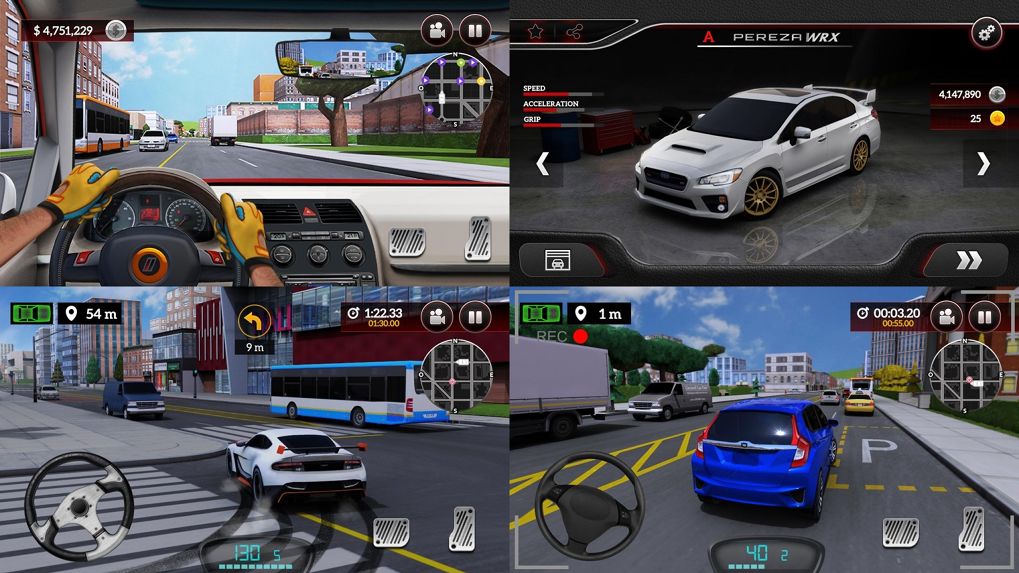
Task: Browse to the next car with the right arrow
Action: click(983, 164)
